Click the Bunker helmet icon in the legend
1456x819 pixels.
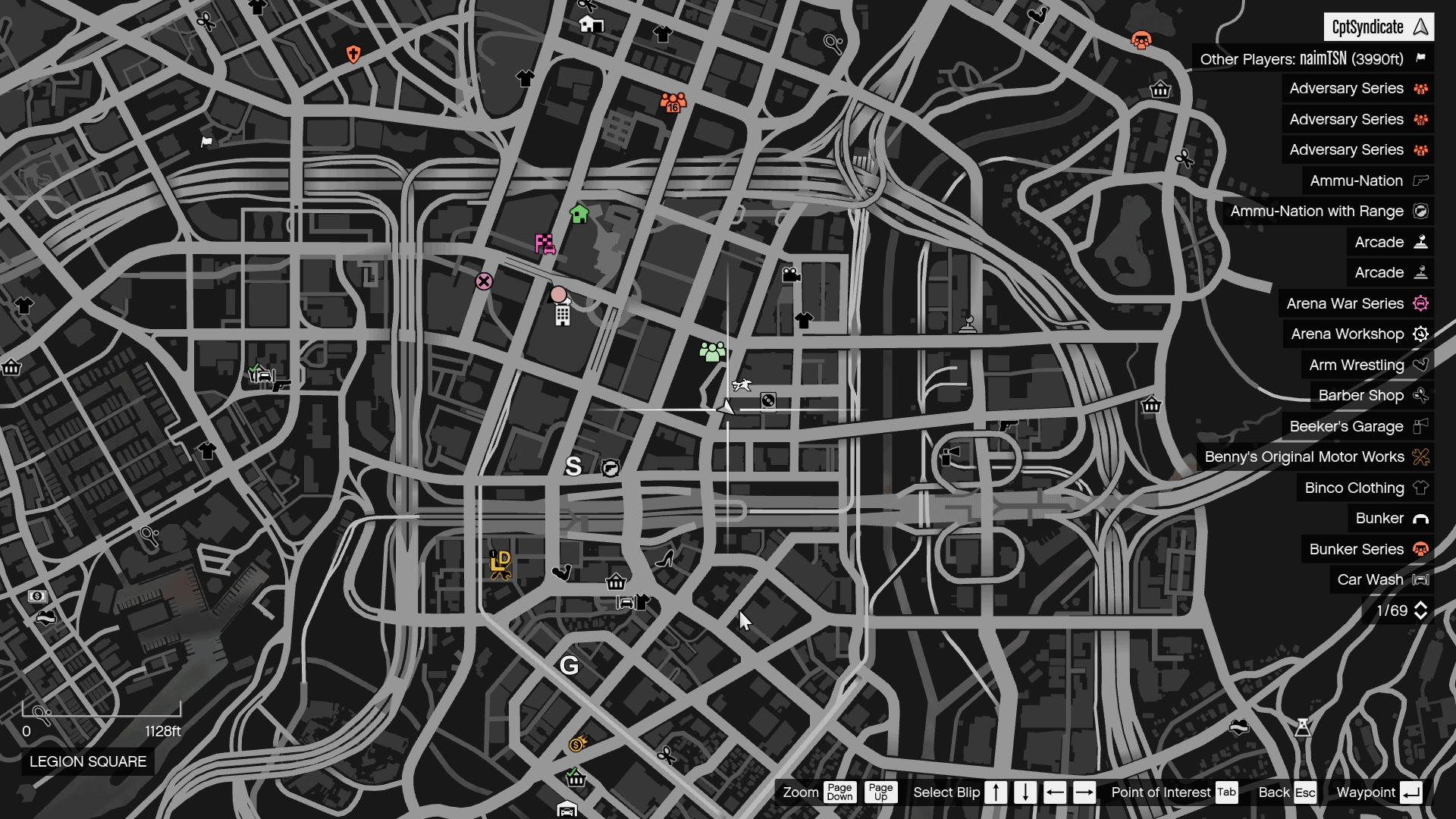[x=1420, y=519]
